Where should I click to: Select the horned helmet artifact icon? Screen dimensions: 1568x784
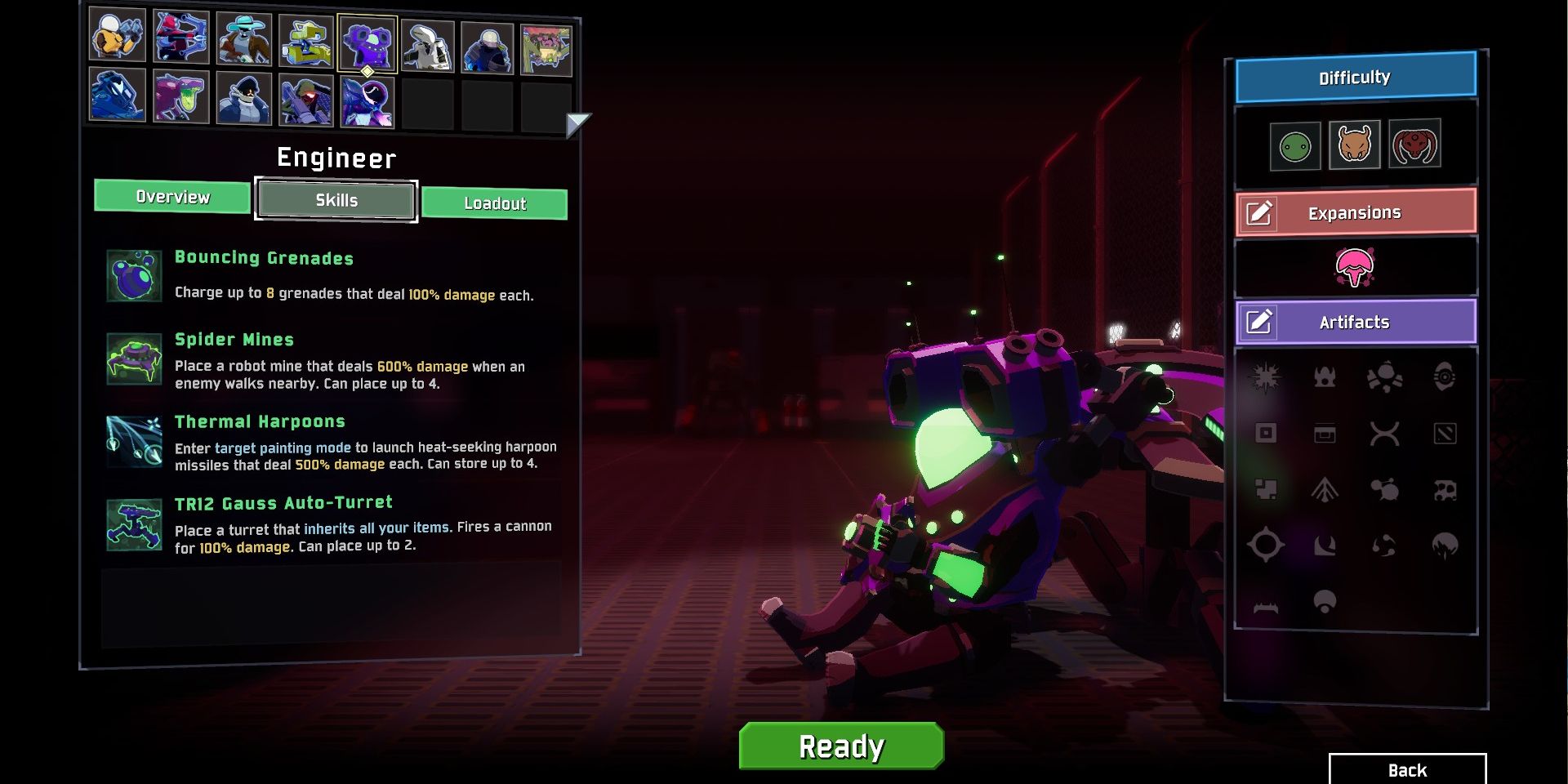[x=1324, y=378]
